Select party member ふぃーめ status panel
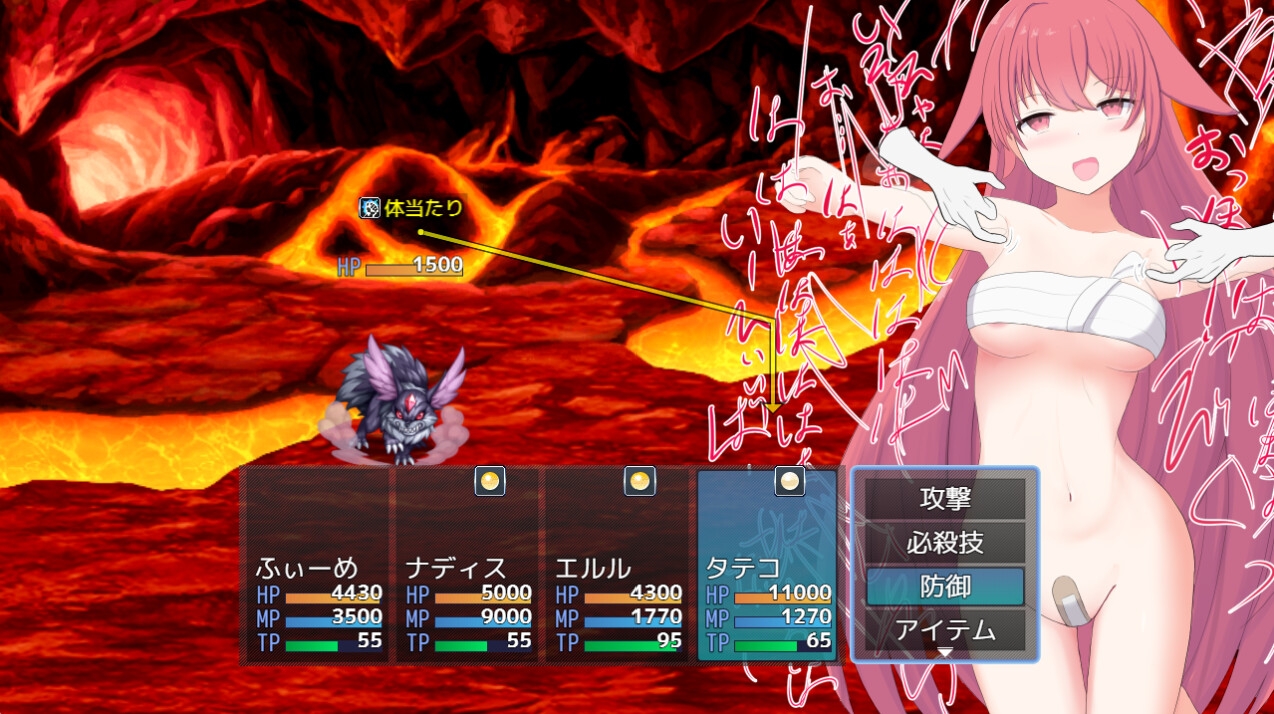 [316, 565]
